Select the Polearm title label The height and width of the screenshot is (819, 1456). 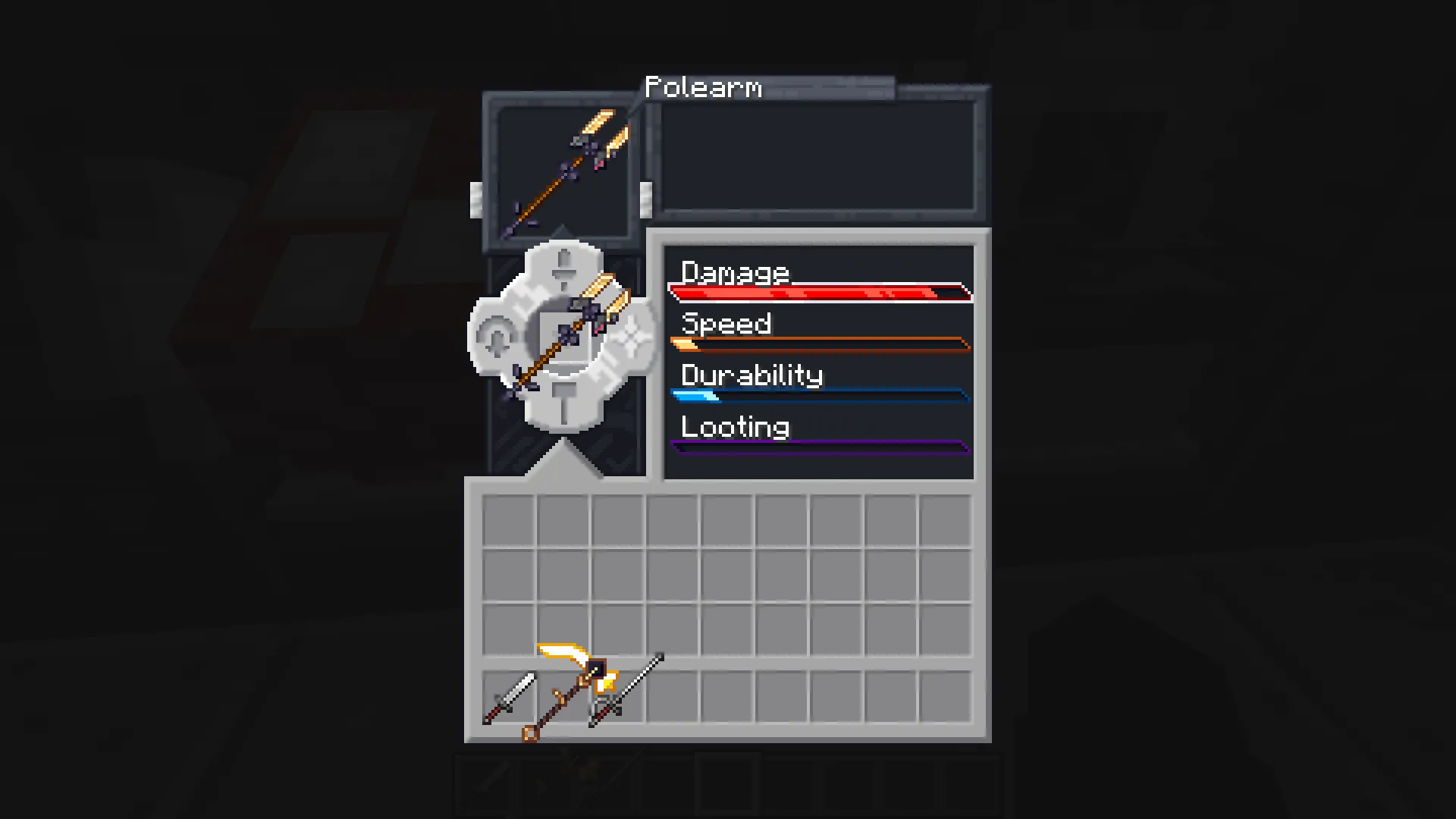click(704, 87)
